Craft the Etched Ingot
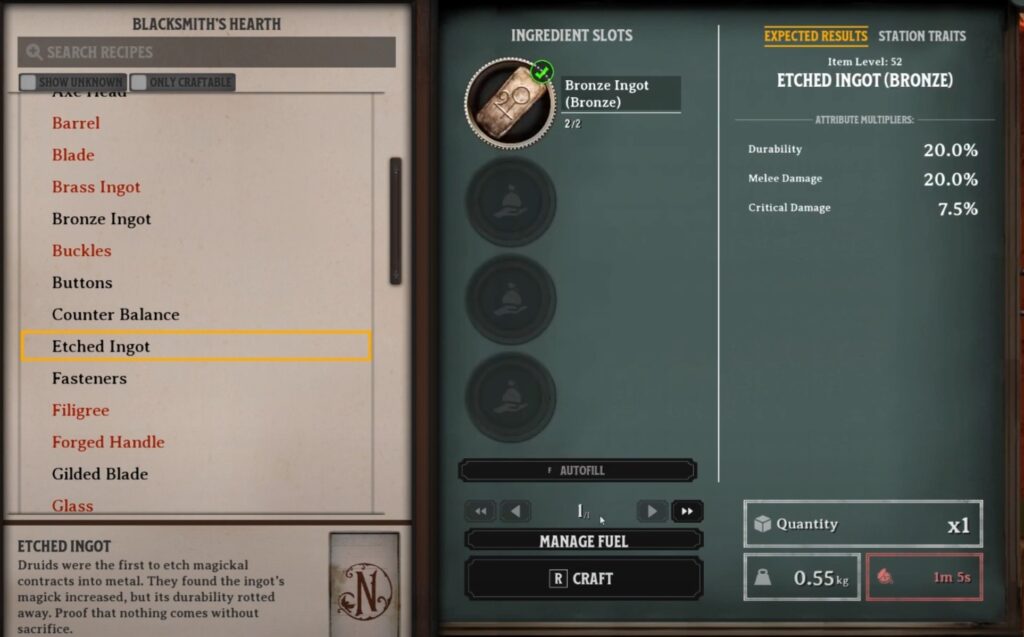1024x637 pixels. 583,579
